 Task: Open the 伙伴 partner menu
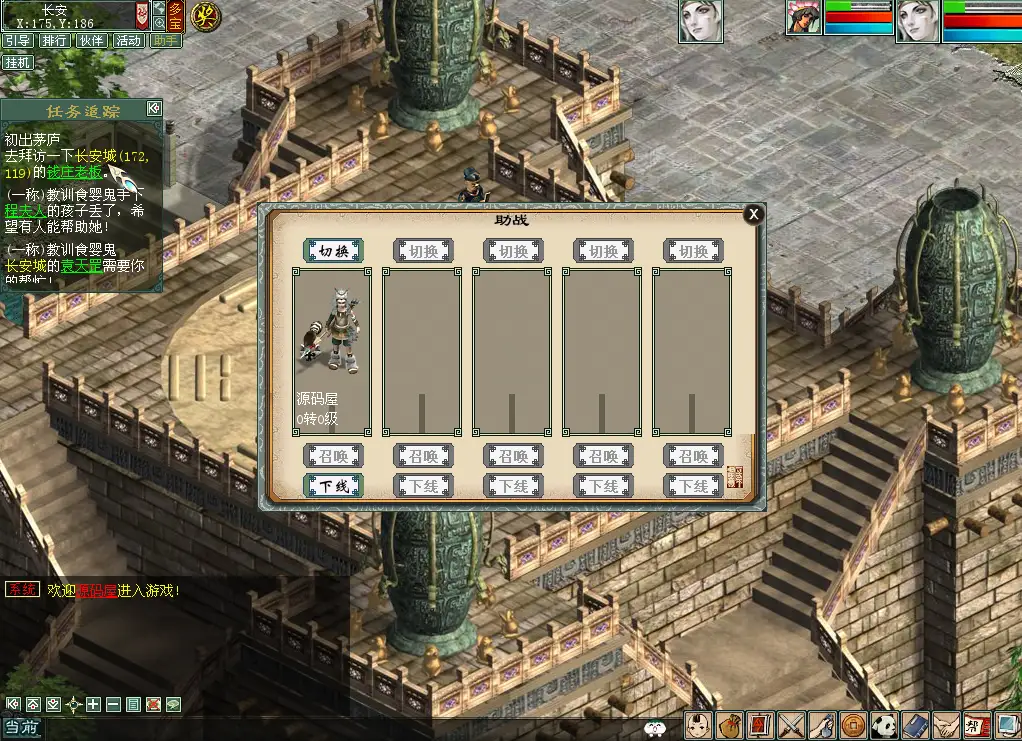[x=91, y=41]
